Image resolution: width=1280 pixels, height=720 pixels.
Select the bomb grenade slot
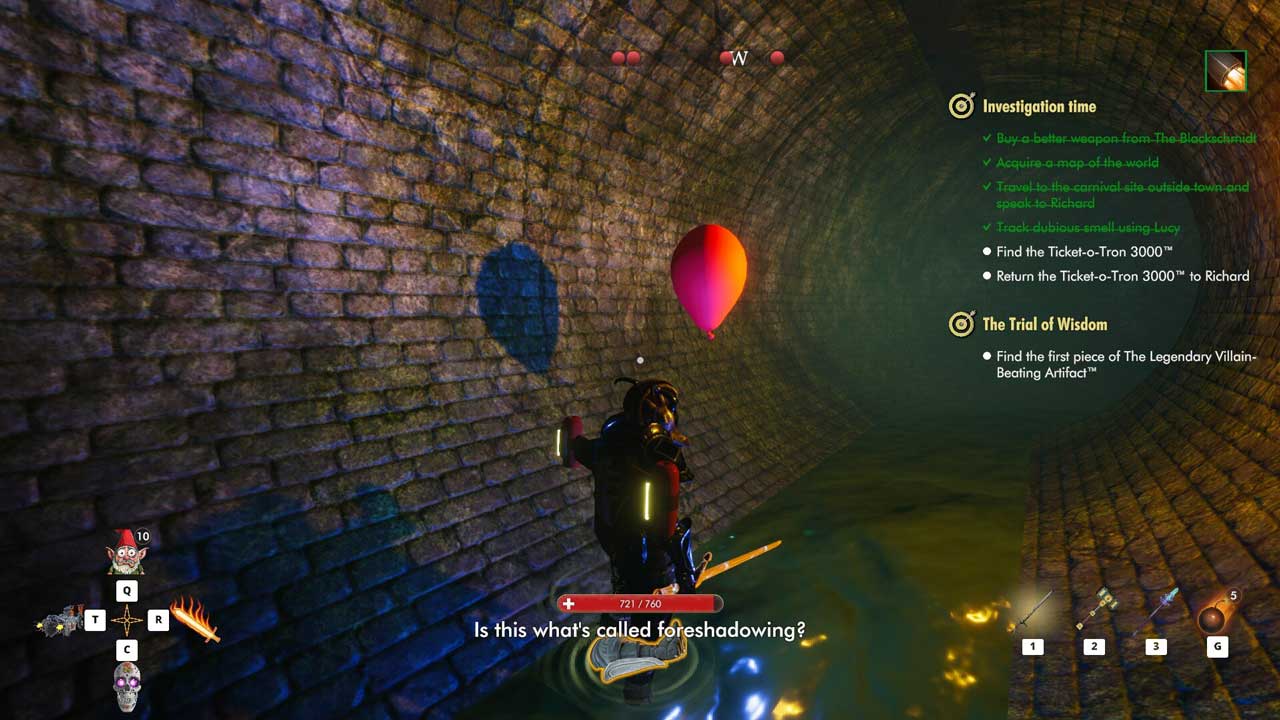tap(1216, 615)
